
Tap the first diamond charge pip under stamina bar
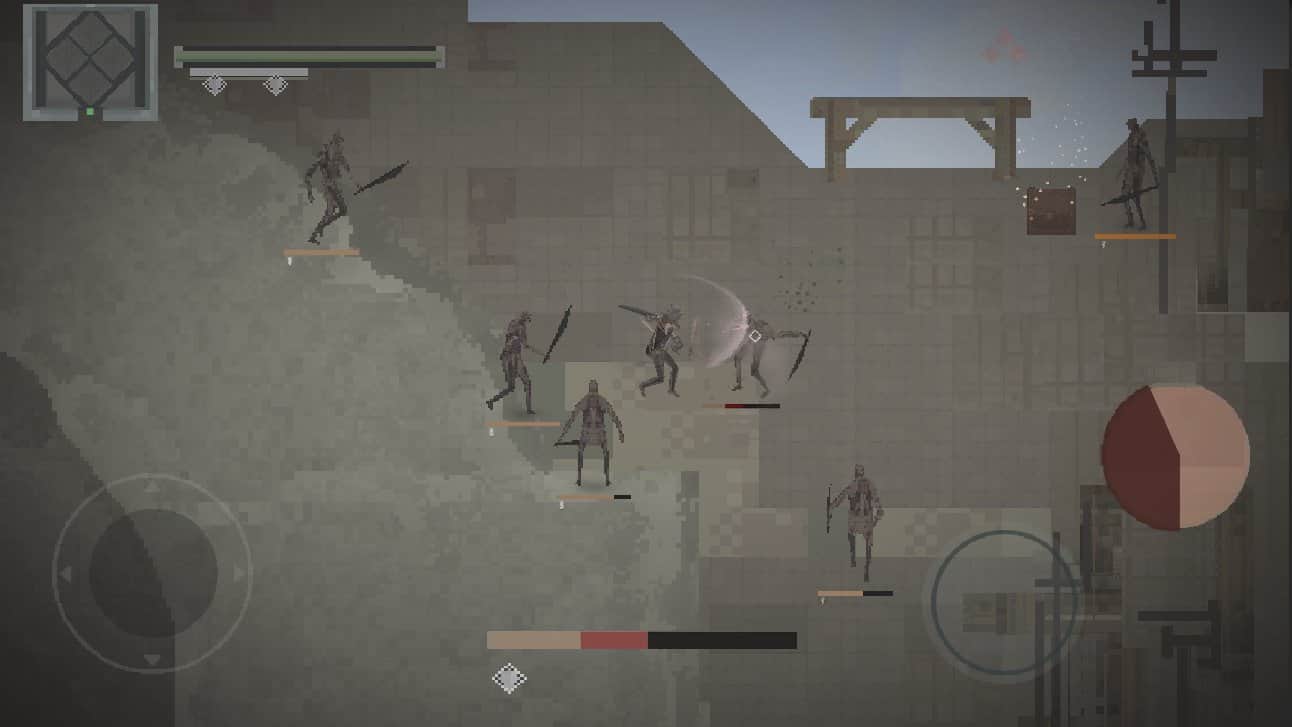pos(213,85)
